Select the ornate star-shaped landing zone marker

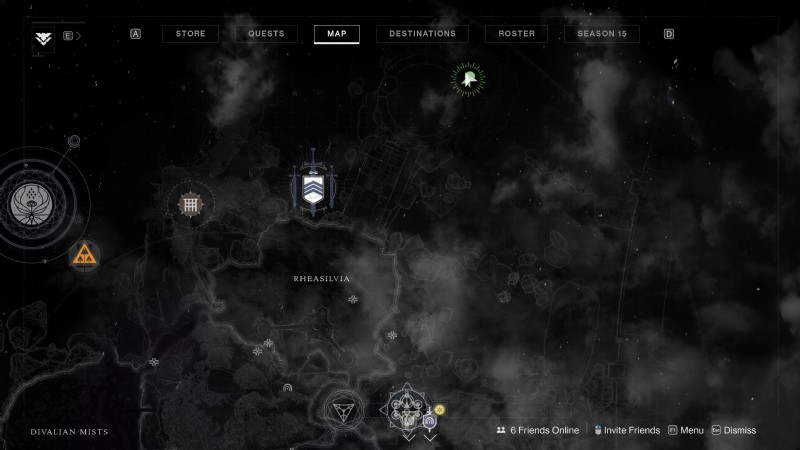[407, 408]
